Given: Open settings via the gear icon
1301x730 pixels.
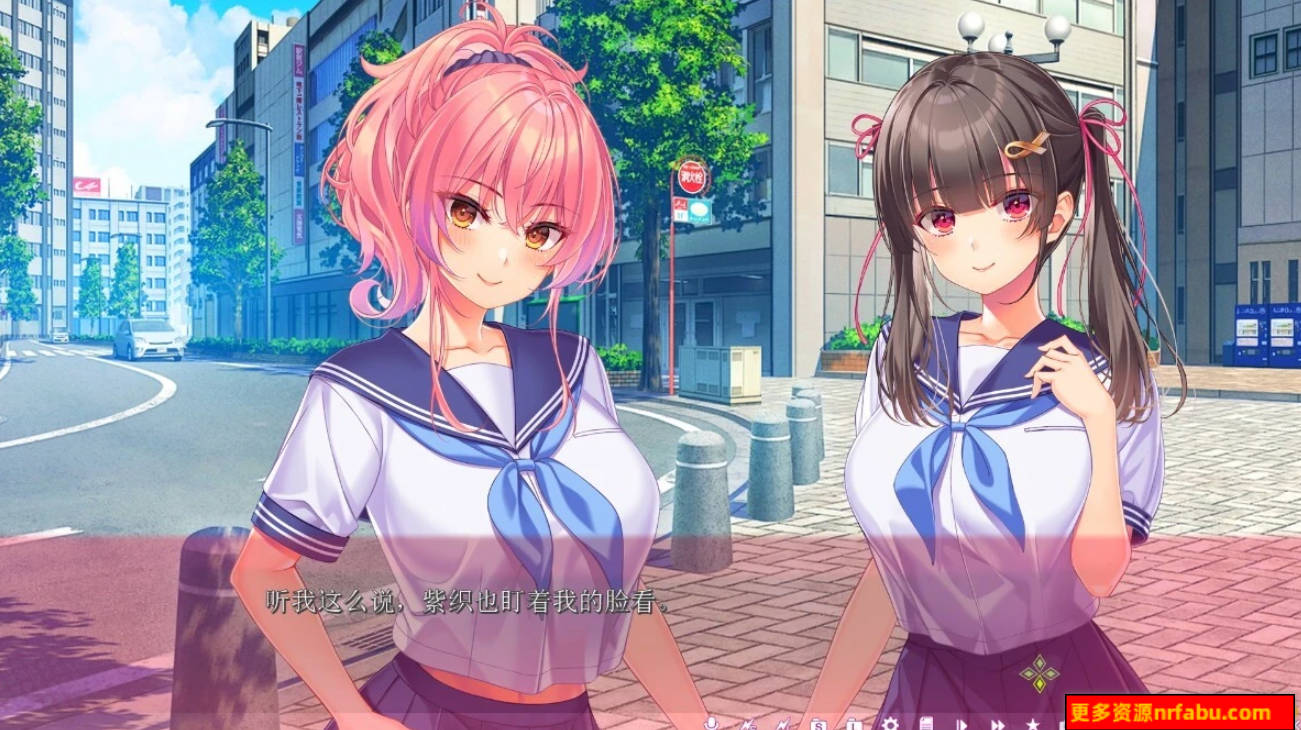Looking at the screenshot, I should 892,722.
